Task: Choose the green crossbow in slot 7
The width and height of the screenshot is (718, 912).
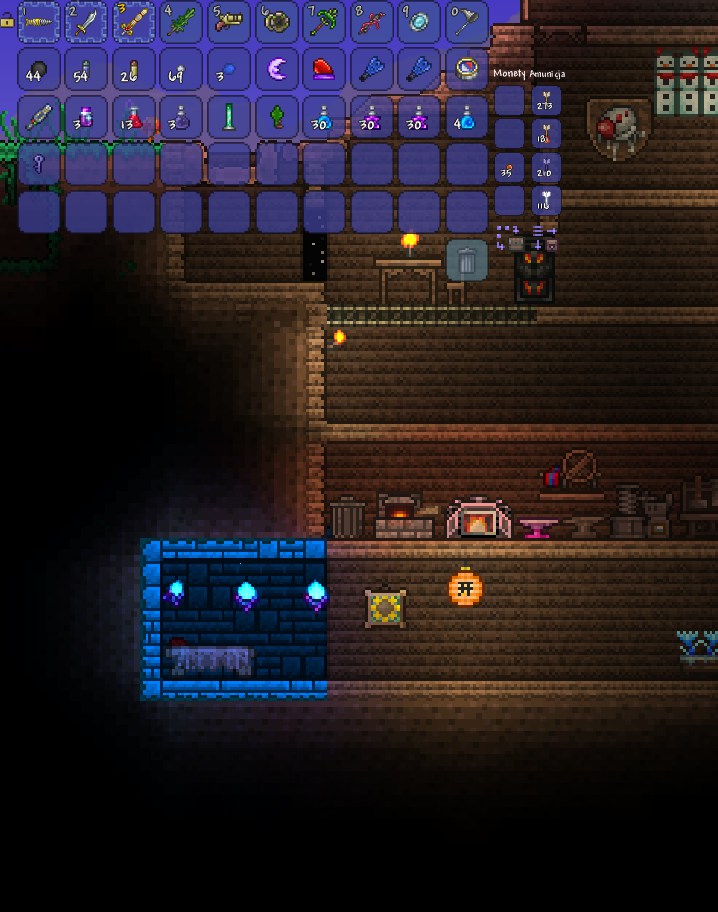Action: [324, 22]
